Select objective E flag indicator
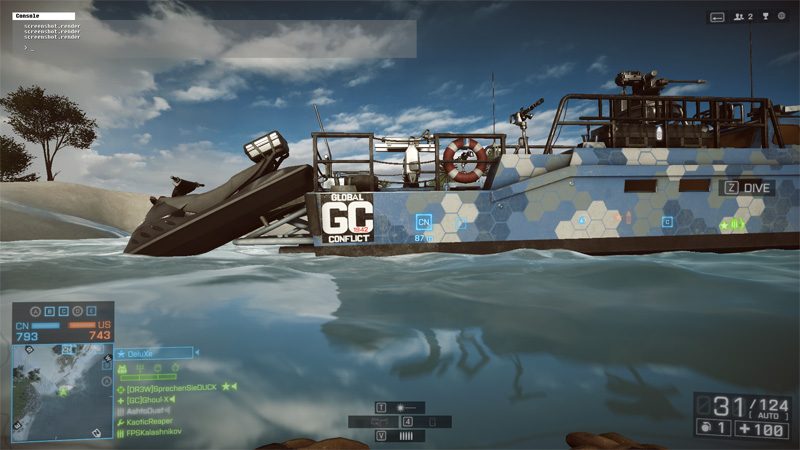The height and width of the screenshot is (450, 800). click(x=91, y=311)
